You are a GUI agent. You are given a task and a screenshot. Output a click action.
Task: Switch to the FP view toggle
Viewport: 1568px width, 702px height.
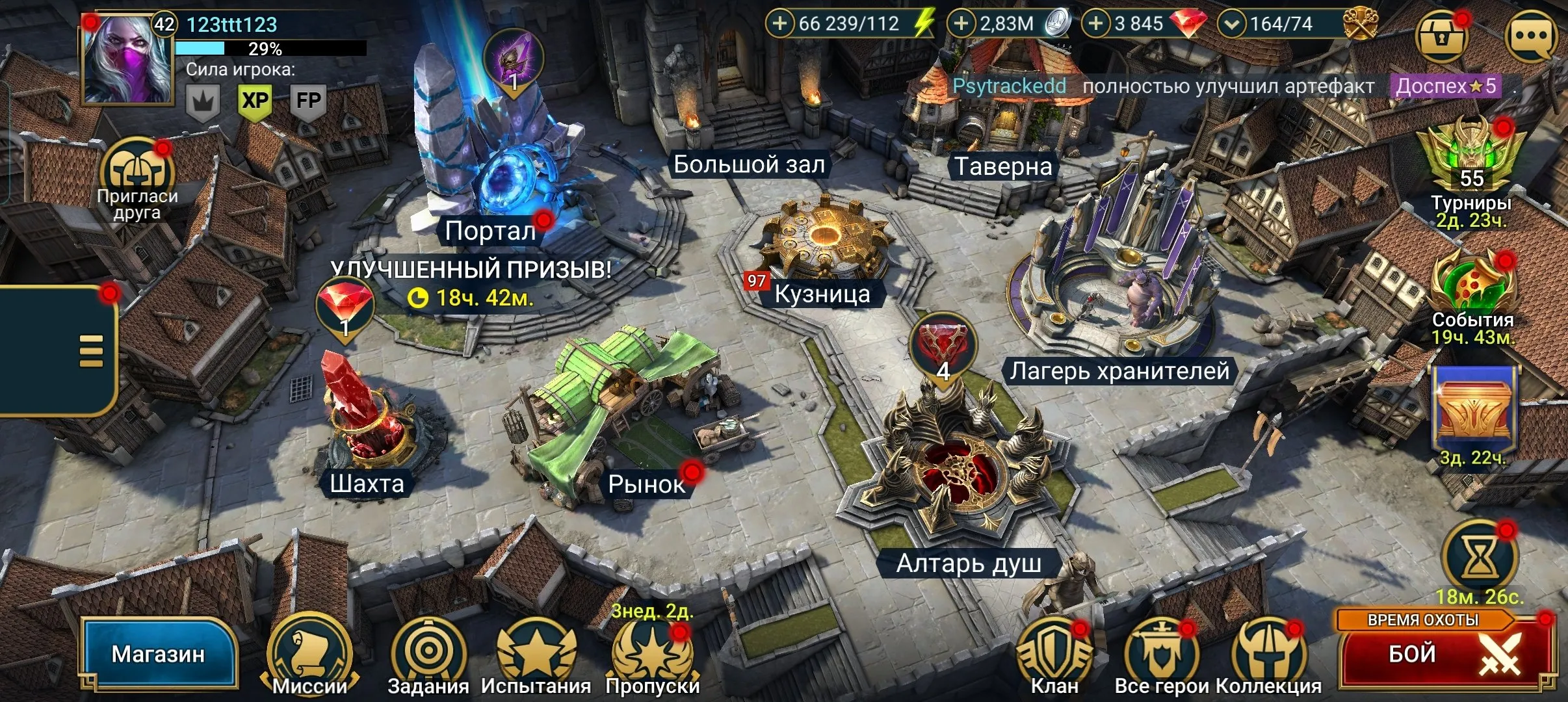click(x=311, y=101)
